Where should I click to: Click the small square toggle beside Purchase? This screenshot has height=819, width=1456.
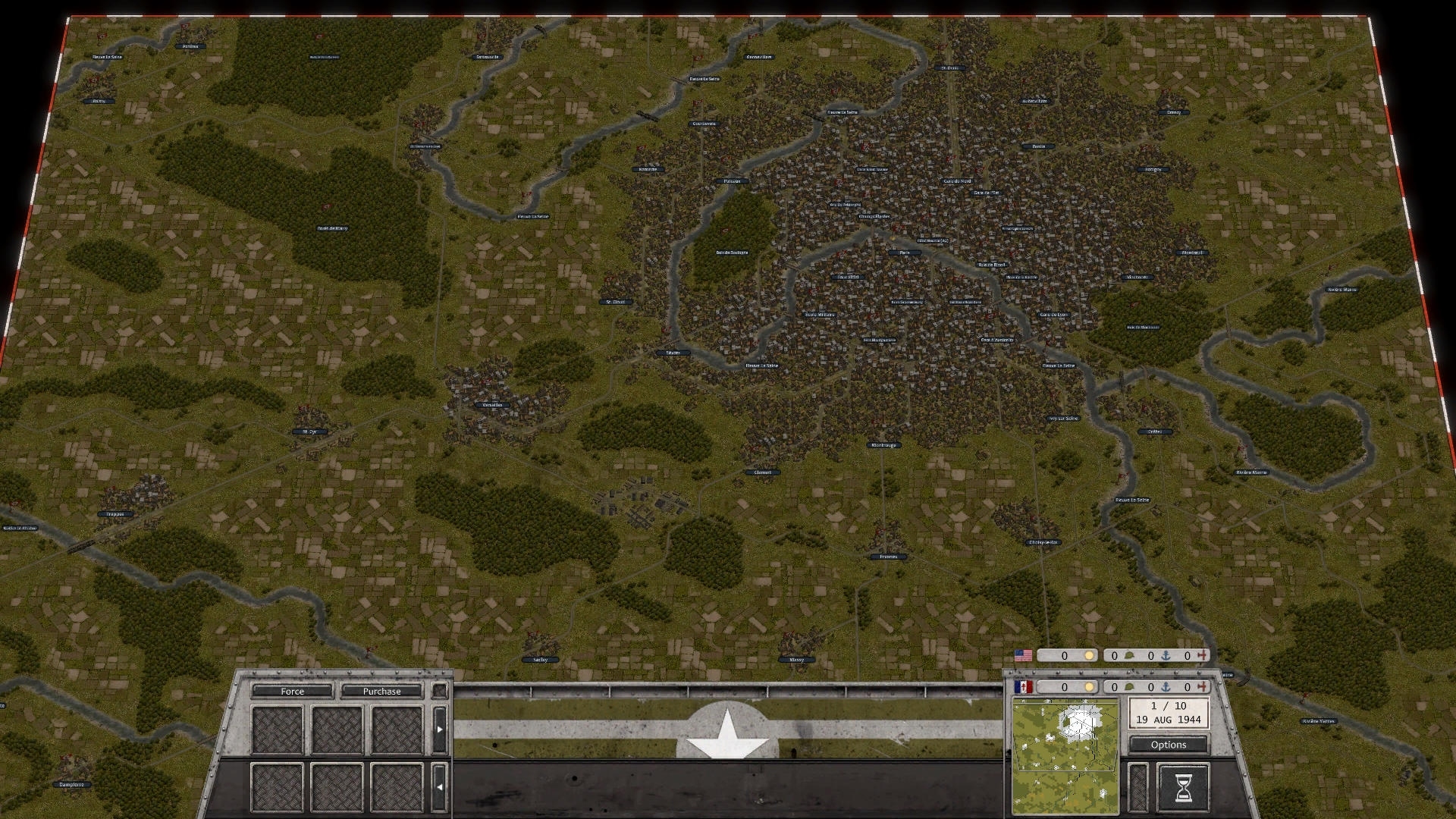coord(438,691)
